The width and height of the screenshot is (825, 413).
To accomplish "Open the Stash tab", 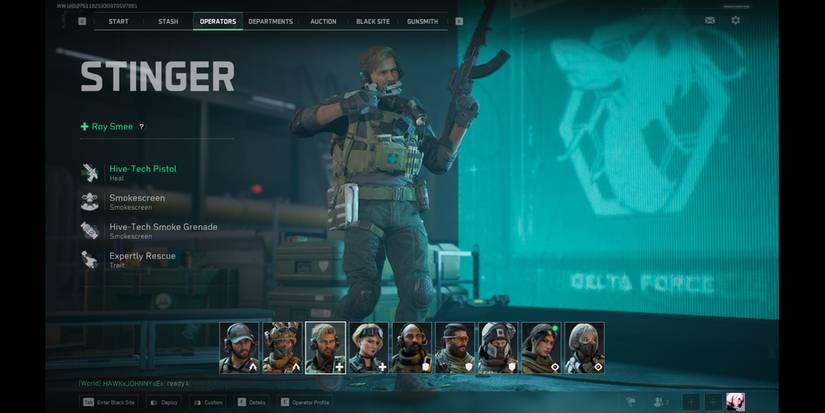I will tap(168, 21).
